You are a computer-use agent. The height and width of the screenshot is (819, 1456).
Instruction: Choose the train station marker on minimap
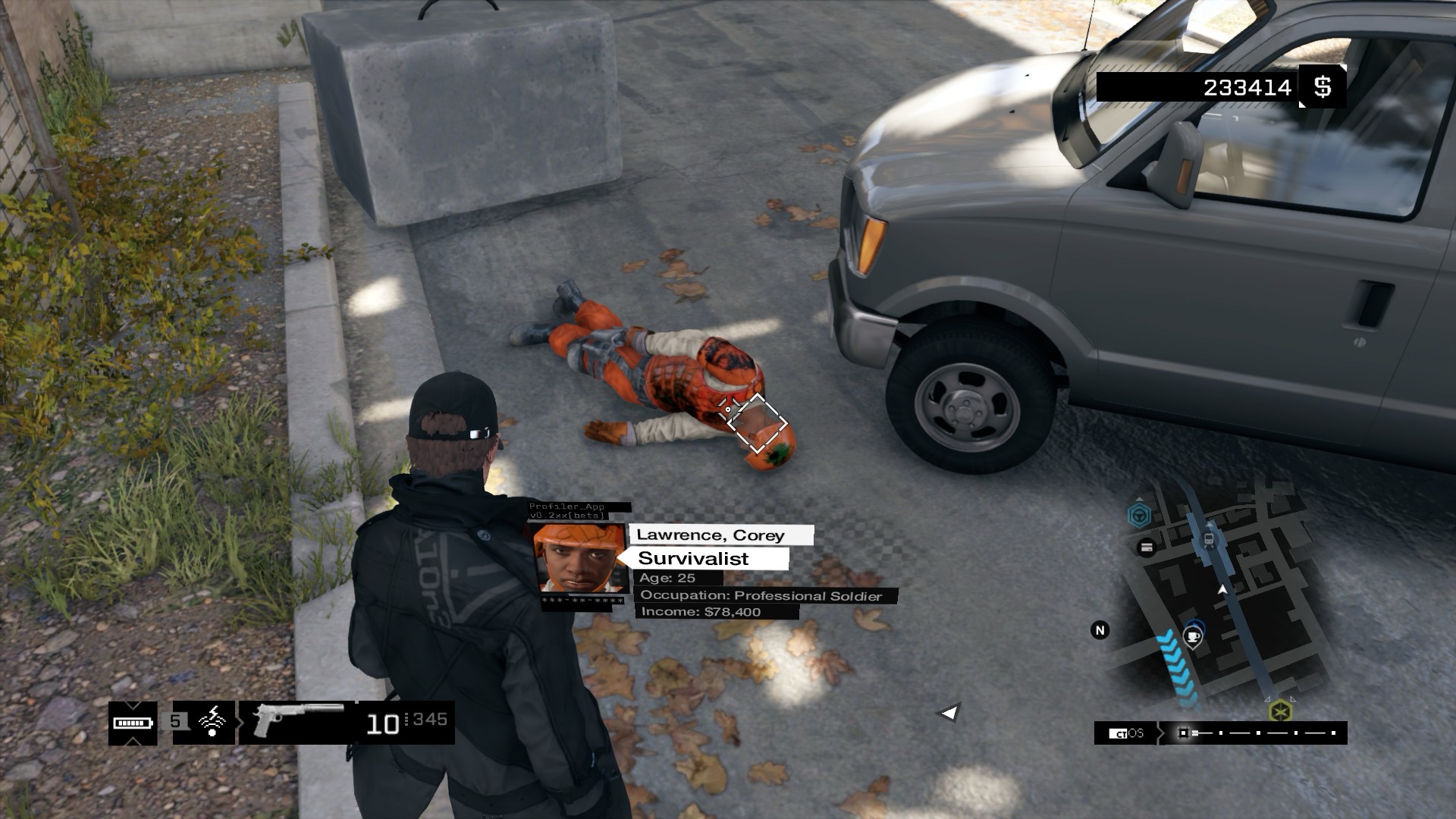(x=1209, y=540)
